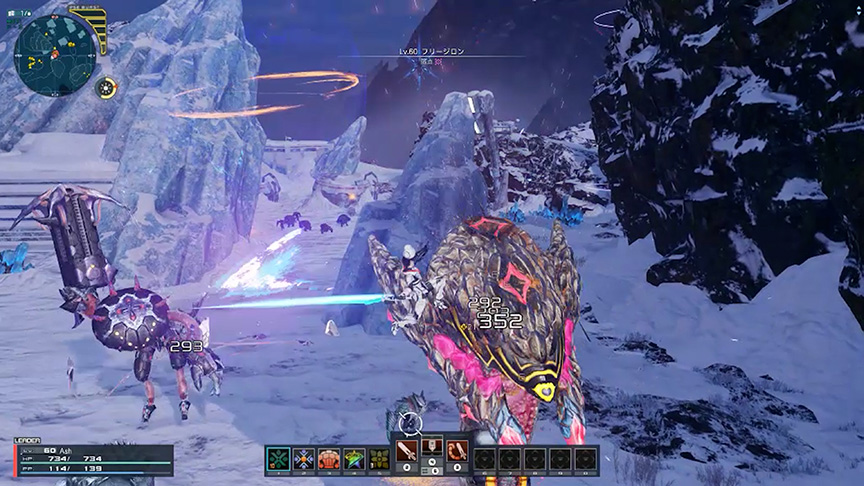
Task: Use the orange muscular torso skill
Action: point(329,459)
